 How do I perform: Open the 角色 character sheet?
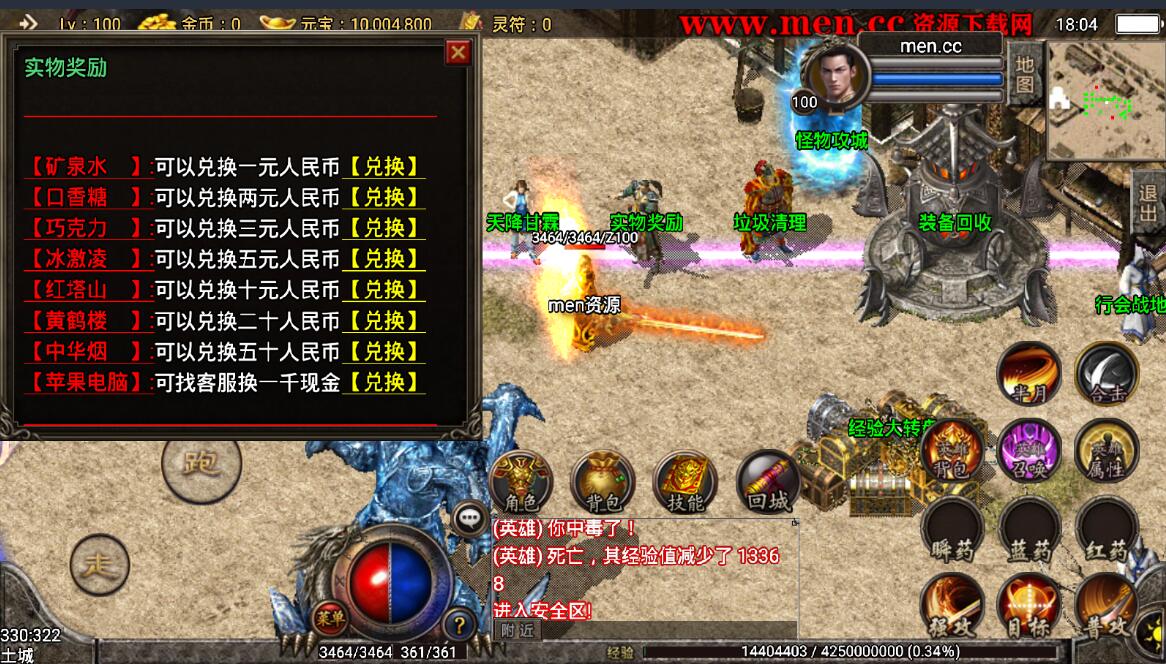tap(523, 481)
